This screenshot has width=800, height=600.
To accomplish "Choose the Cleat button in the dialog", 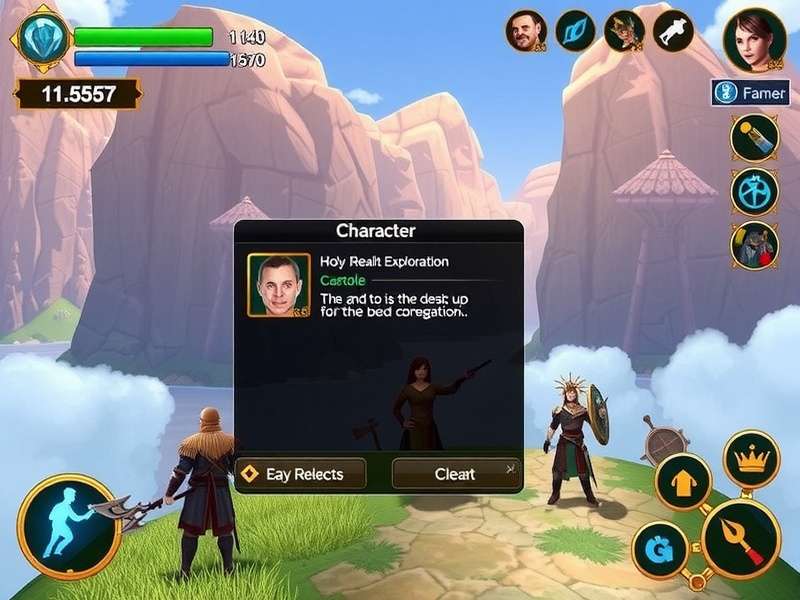I will 455,474.
